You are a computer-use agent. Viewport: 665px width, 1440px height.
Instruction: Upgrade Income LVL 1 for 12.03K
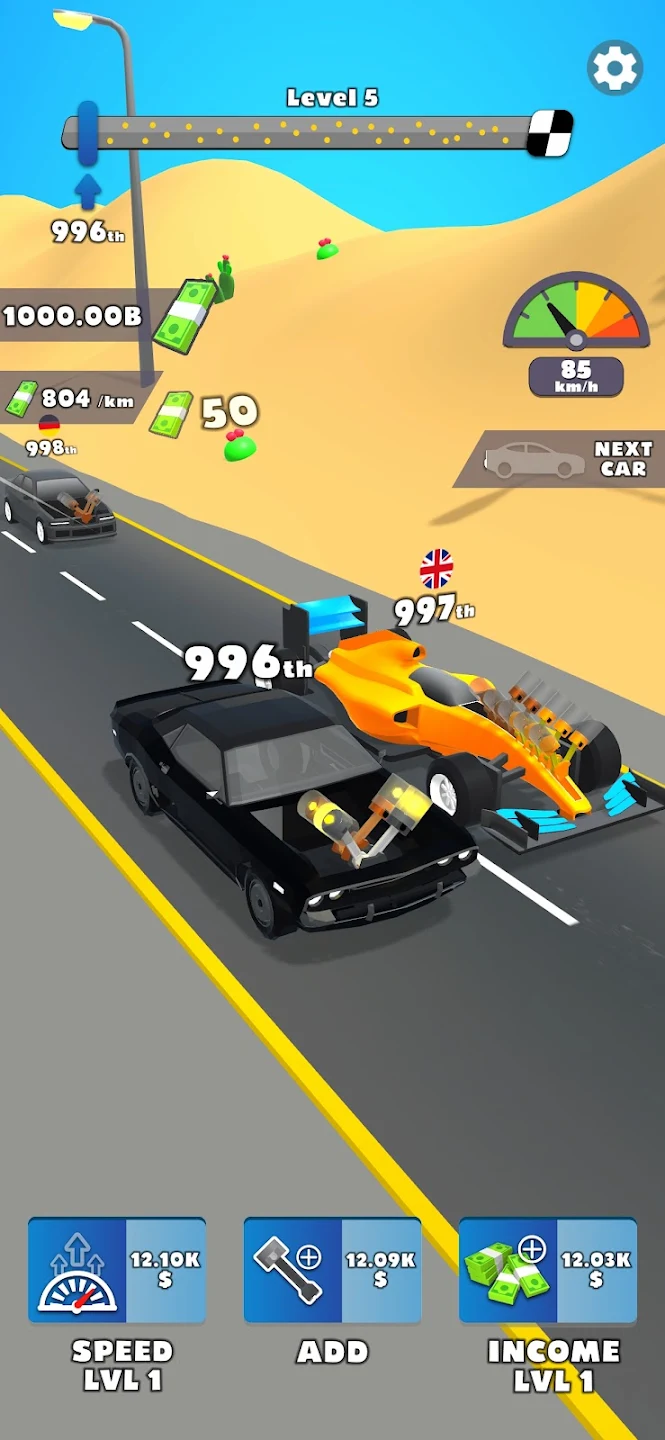(548, 1270)
